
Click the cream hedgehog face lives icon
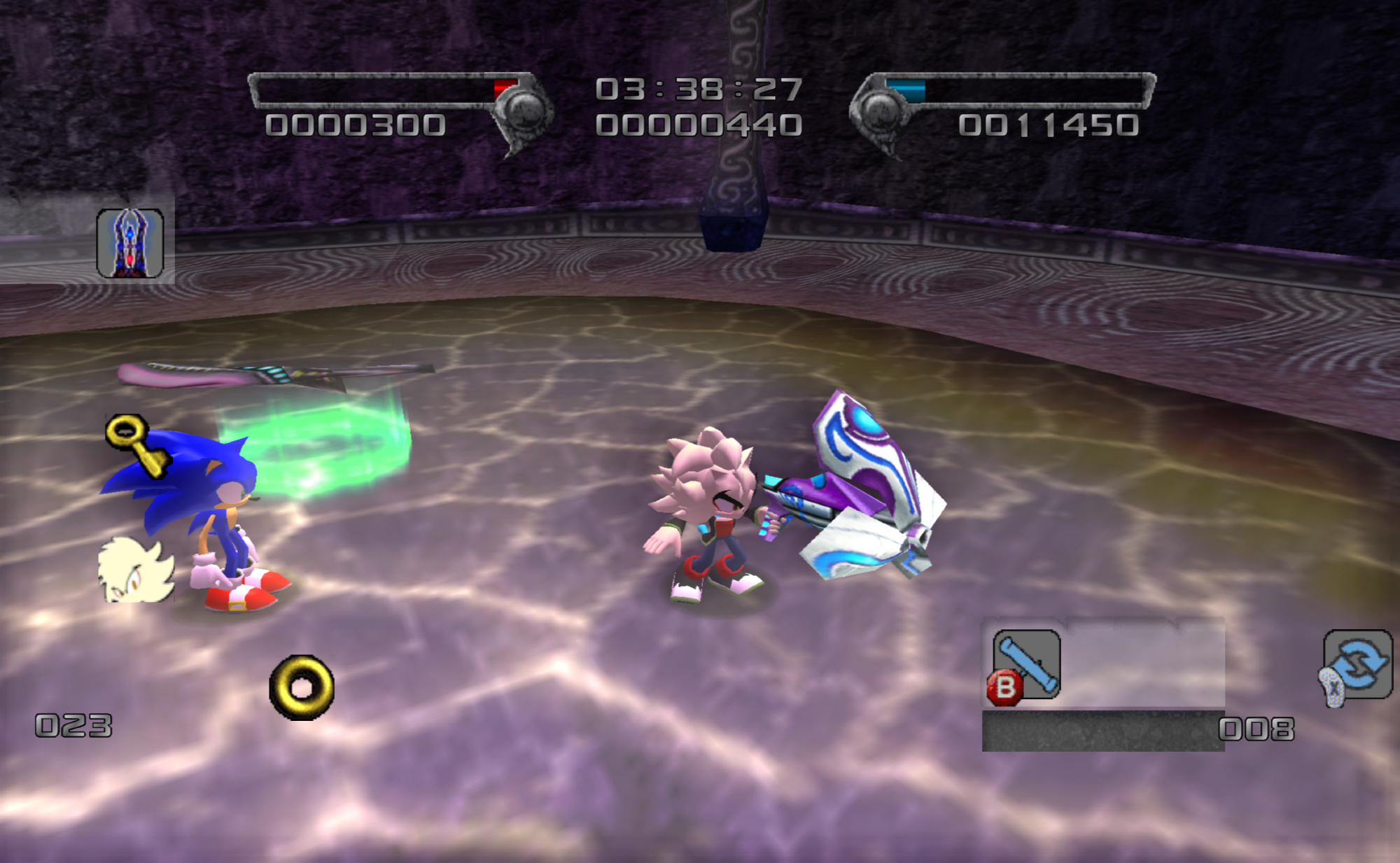(x=135, y=570)
